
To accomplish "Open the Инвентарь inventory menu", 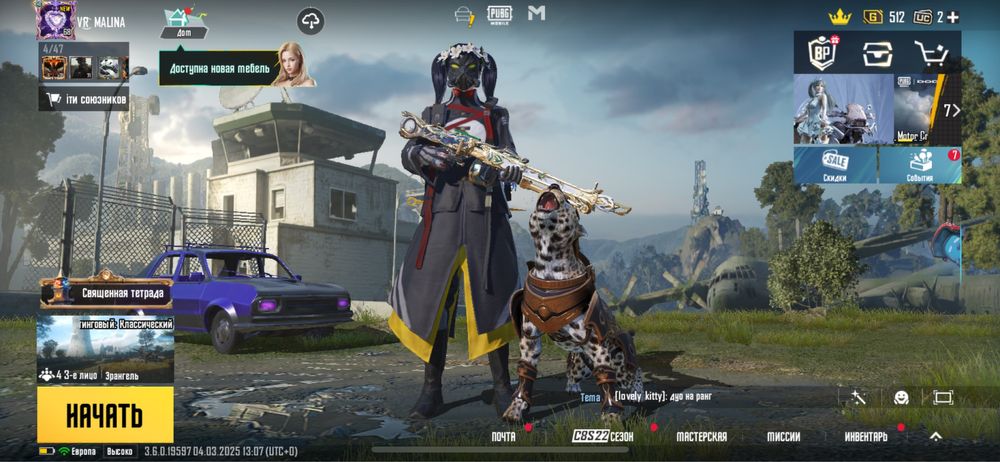I will tap(865, 437).
